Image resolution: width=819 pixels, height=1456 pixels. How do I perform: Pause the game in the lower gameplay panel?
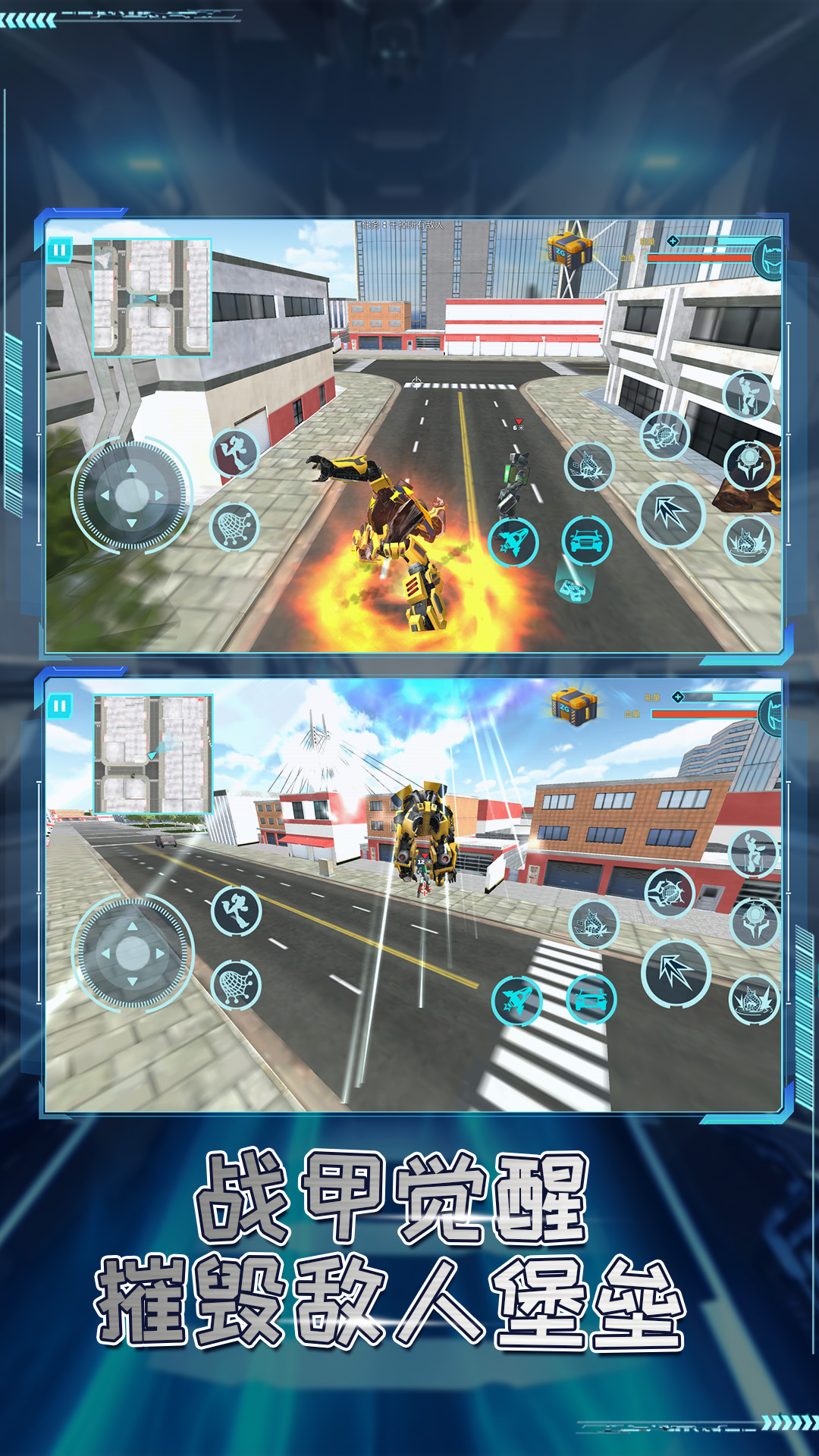(59, 706)
